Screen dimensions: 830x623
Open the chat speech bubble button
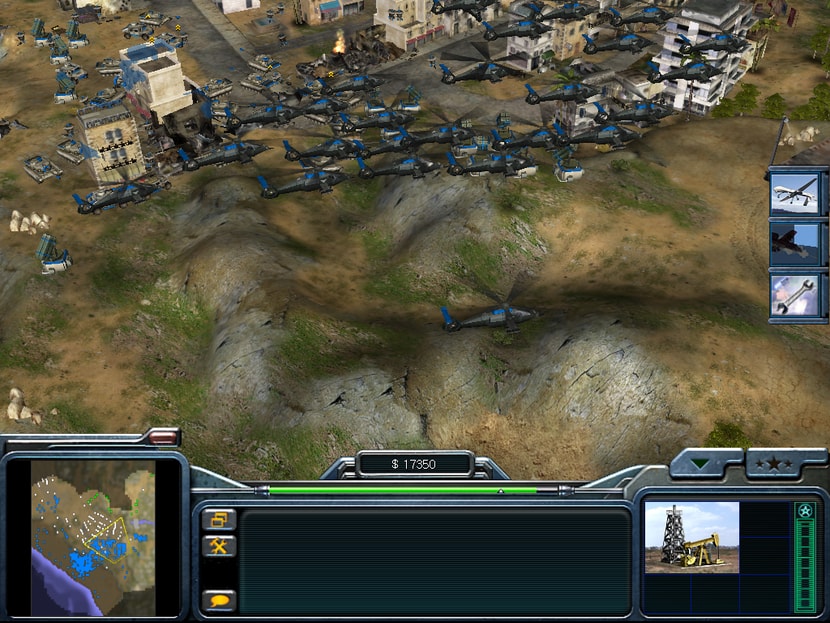[218, 600]
